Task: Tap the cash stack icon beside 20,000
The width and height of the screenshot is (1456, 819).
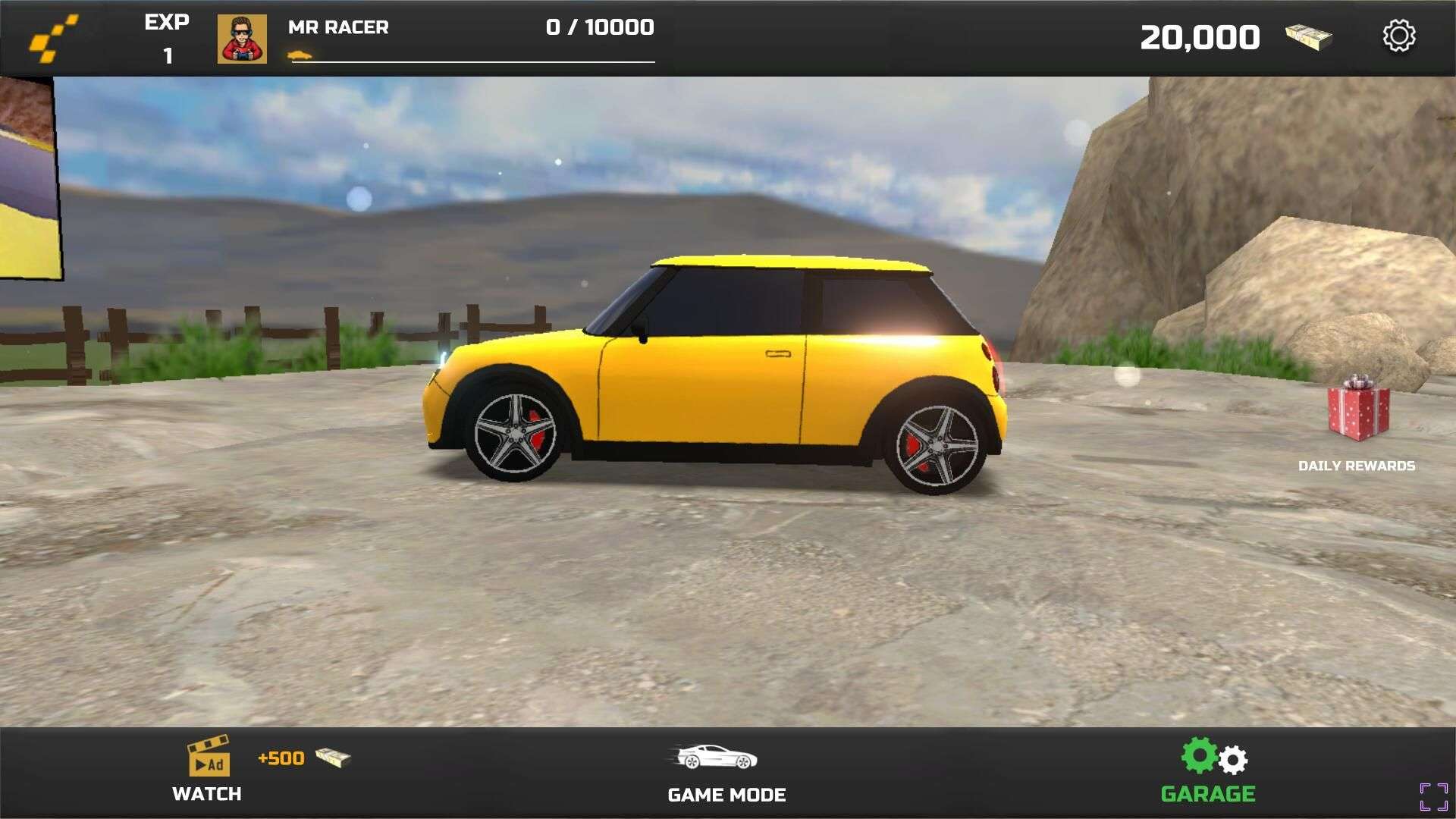Action: (x=1308, y=37)
